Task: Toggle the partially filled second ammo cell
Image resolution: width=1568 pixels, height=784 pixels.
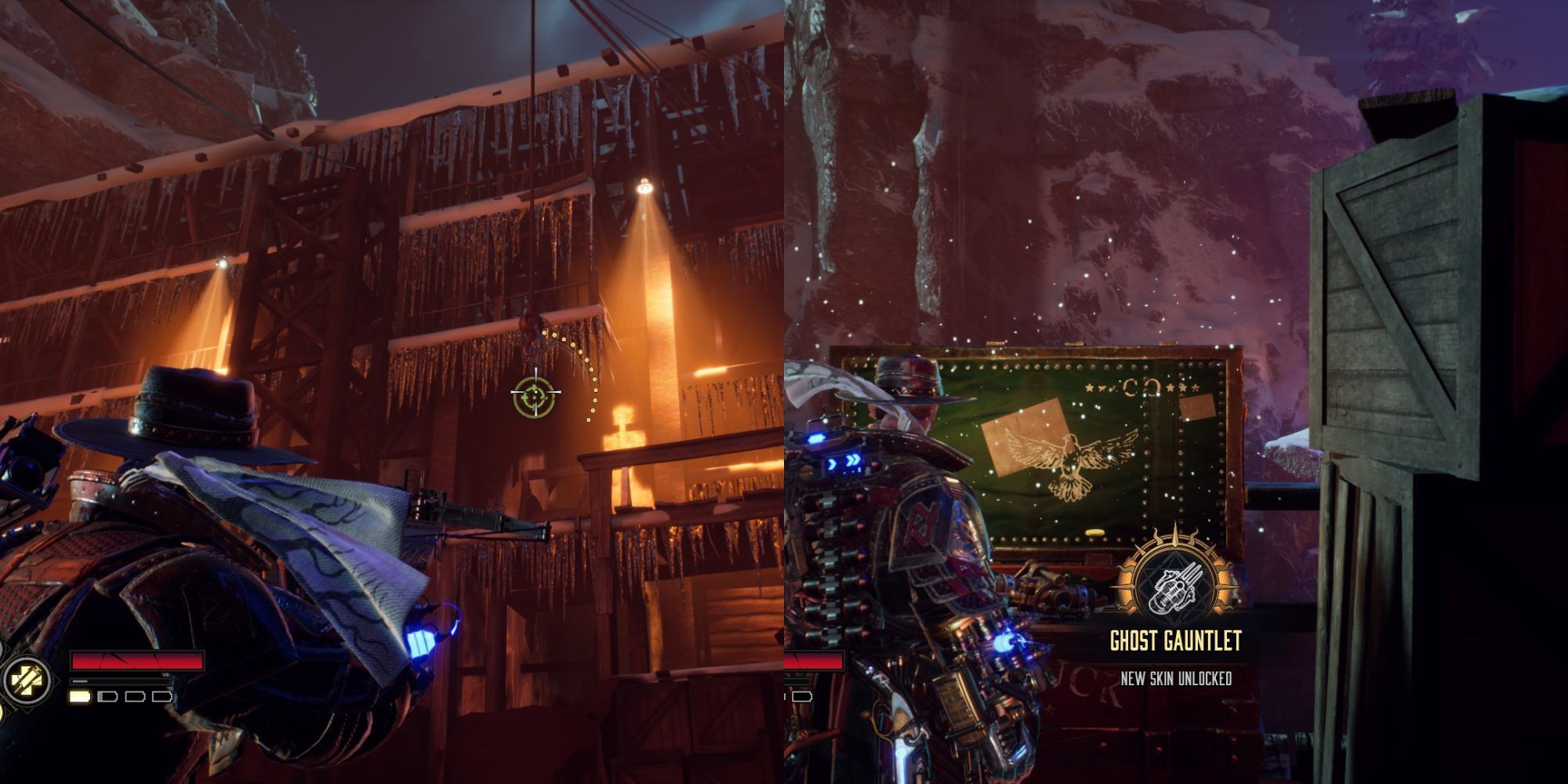Action: tap(107, 696)
